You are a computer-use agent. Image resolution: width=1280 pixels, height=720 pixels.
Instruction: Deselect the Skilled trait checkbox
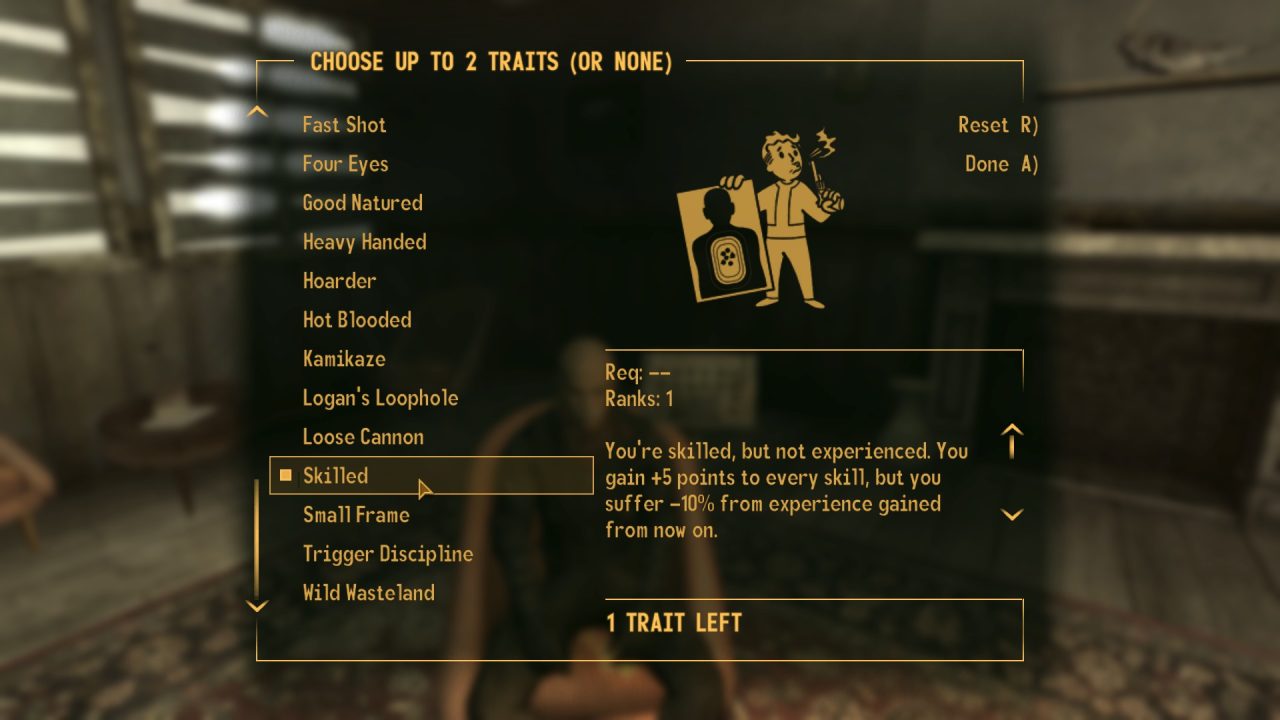coord(286,475)
